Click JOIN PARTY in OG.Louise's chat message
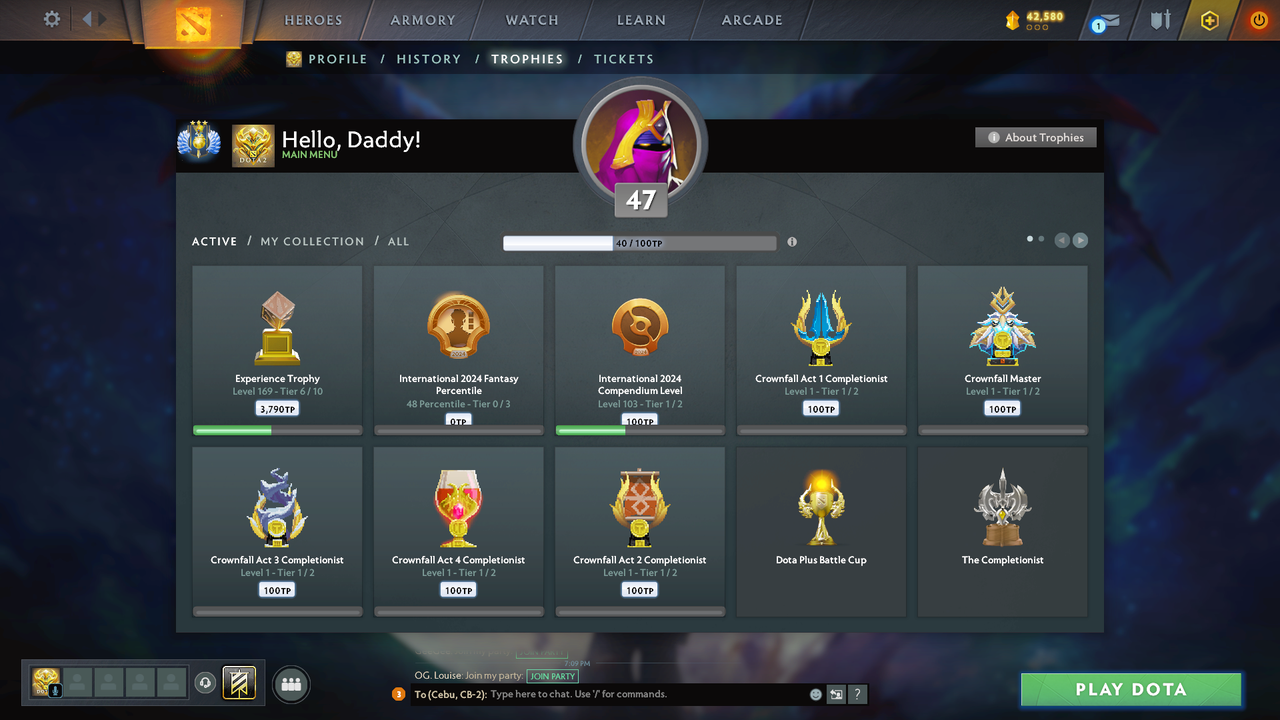Viewport: 1280px width, 720px height. pyautogui.click(x=552, y=675)
